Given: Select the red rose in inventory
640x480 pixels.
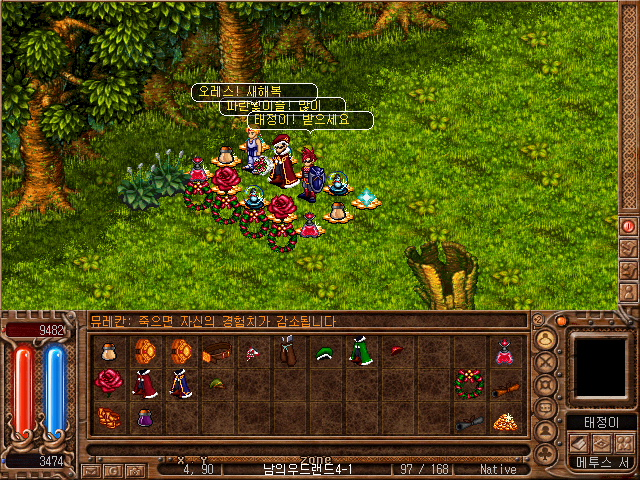Looking at the screenshot, I should [x=108, y=381].
